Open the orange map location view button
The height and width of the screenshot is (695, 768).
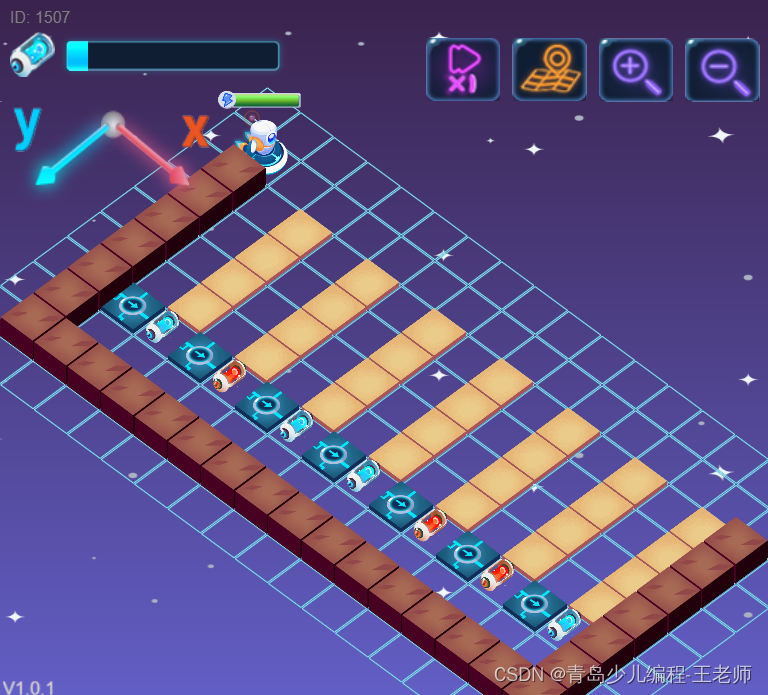[549, 70]
